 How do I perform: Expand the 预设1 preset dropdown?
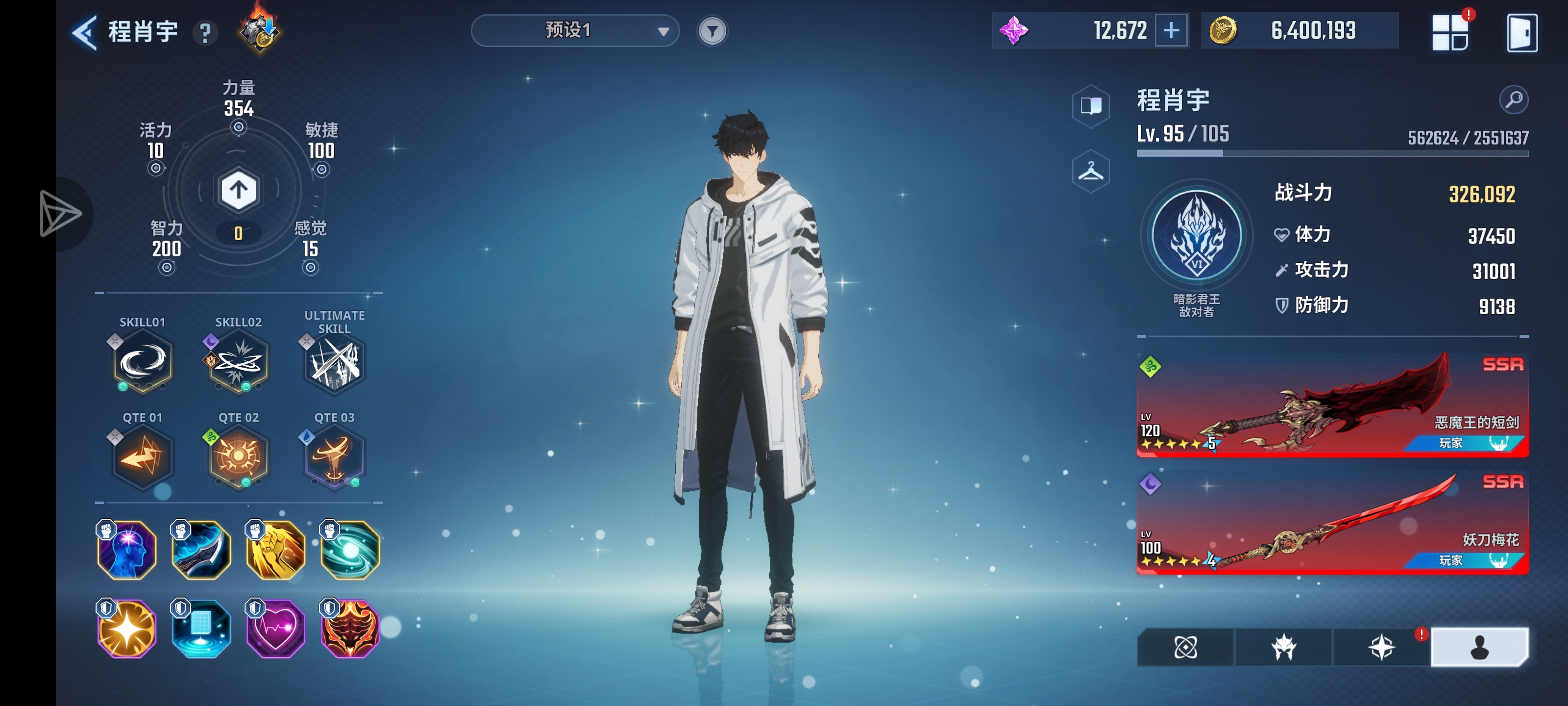(575, 30)
